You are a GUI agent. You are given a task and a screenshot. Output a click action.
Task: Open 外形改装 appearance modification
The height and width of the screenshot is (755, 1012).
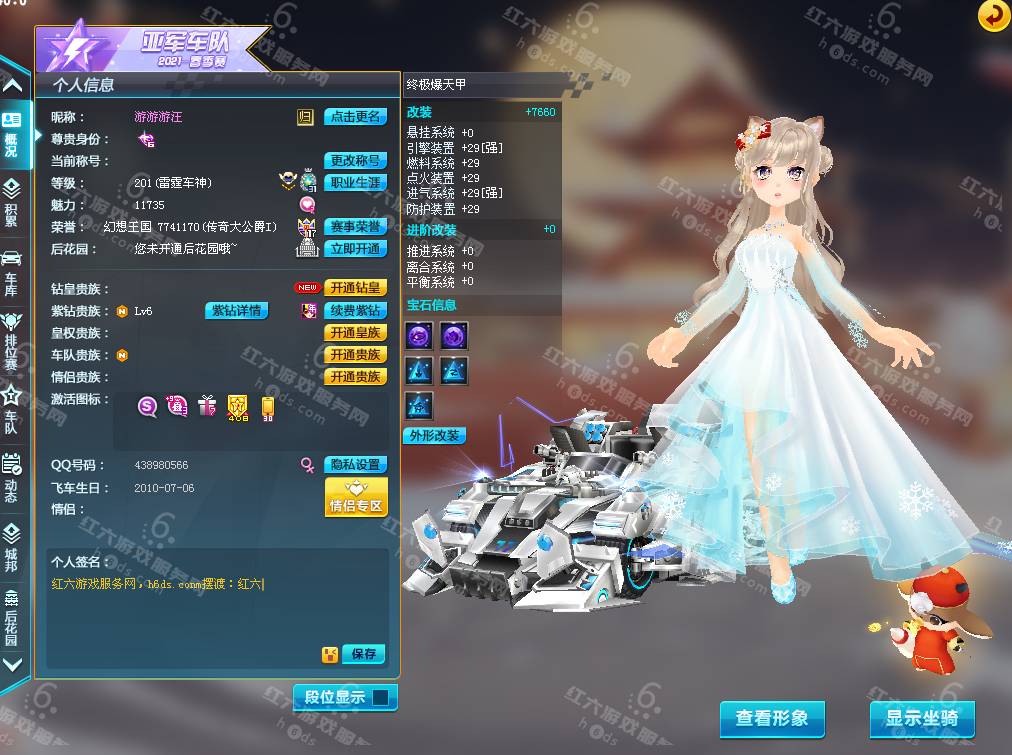click(x=434, y=436)
